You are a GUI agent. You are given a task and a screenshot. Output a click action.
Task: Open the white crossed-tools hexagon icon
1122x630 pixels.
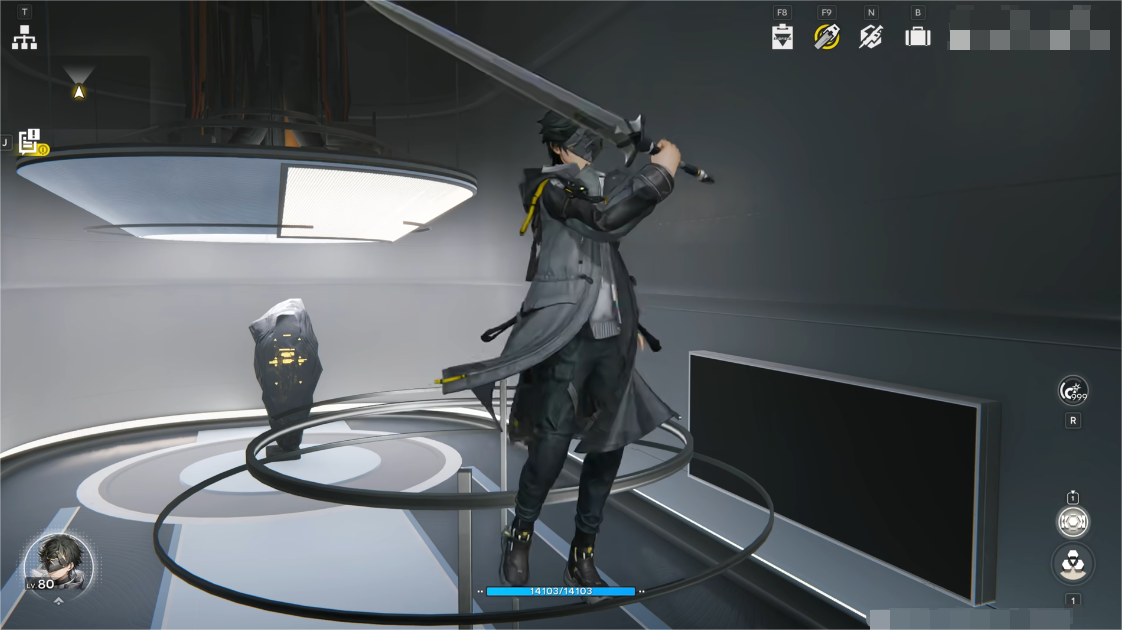tap(871, 38)
